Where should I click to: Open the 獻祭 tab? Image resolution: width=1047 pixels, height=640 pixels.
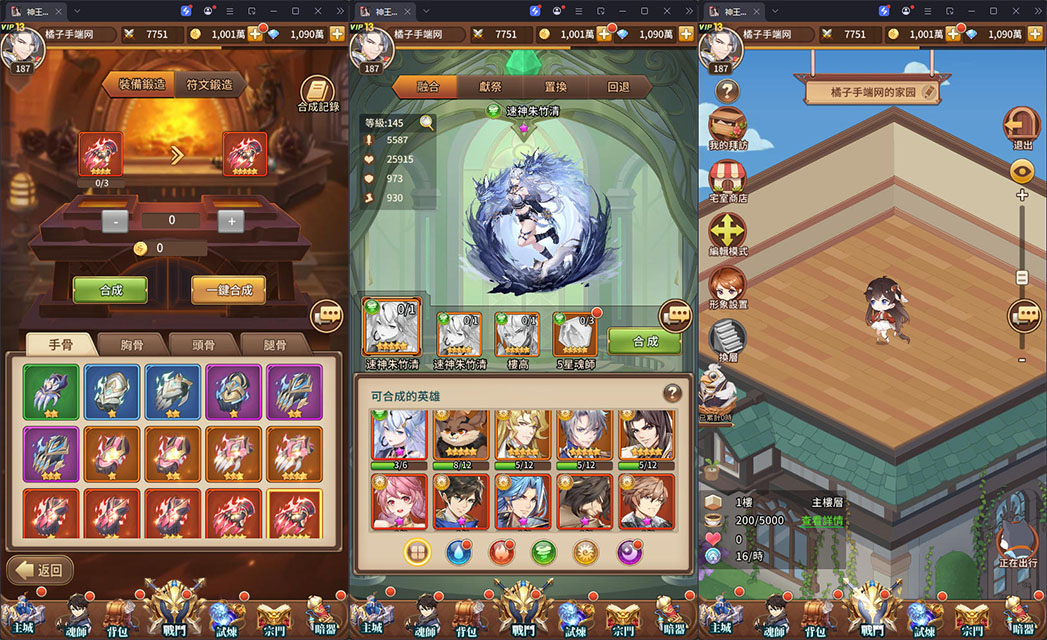pos(490,87)
